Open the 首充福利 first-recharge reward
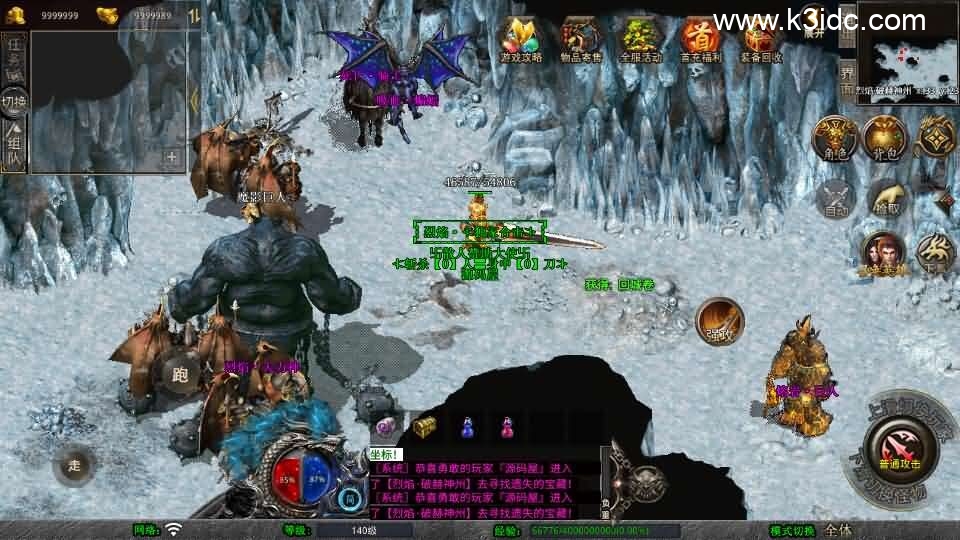The image size is (960, 540). 701,39
